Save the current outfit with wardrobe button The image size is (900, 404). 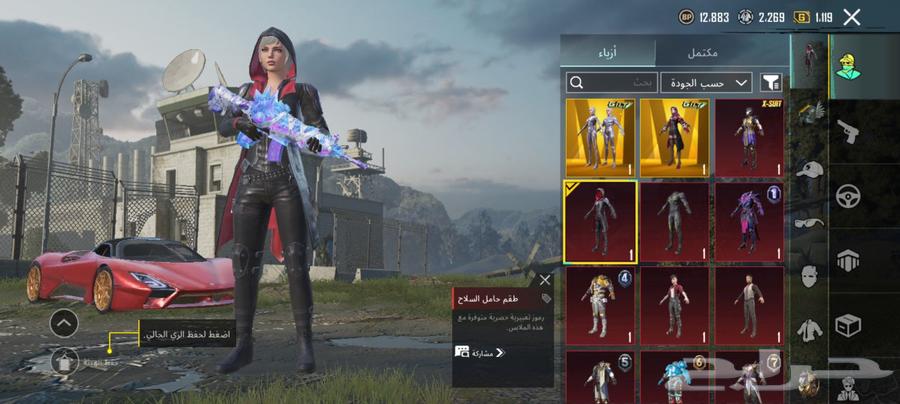point(64,363)
